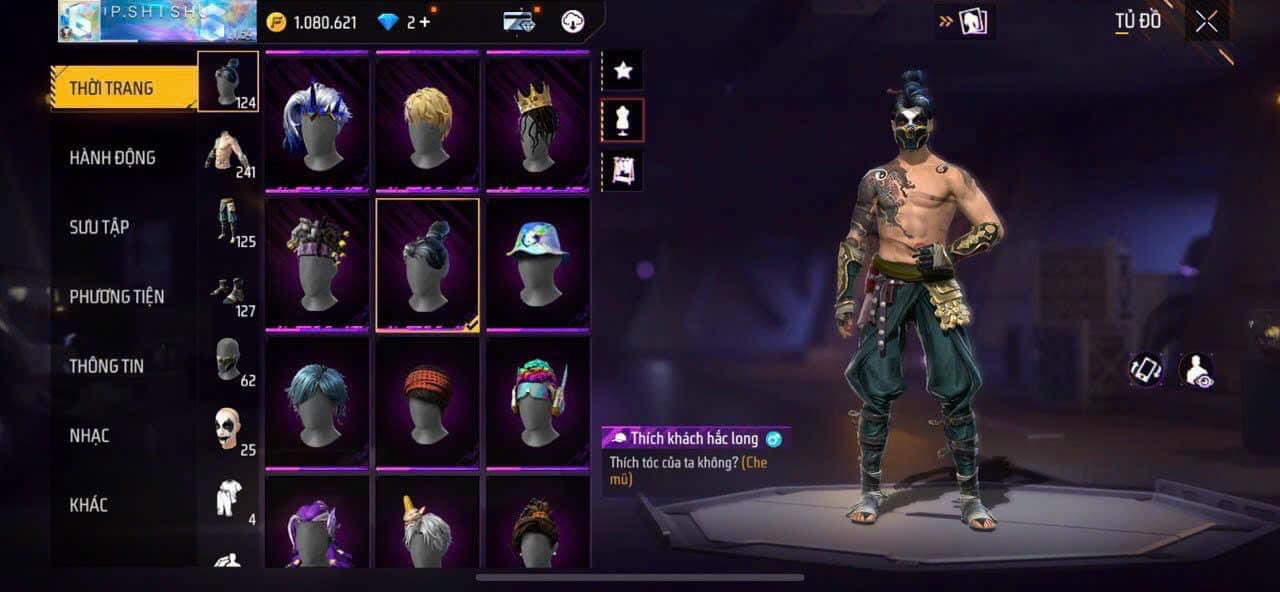Select the blue and white spiky hair
This screenshot has height=592, width=1280.
317,120
